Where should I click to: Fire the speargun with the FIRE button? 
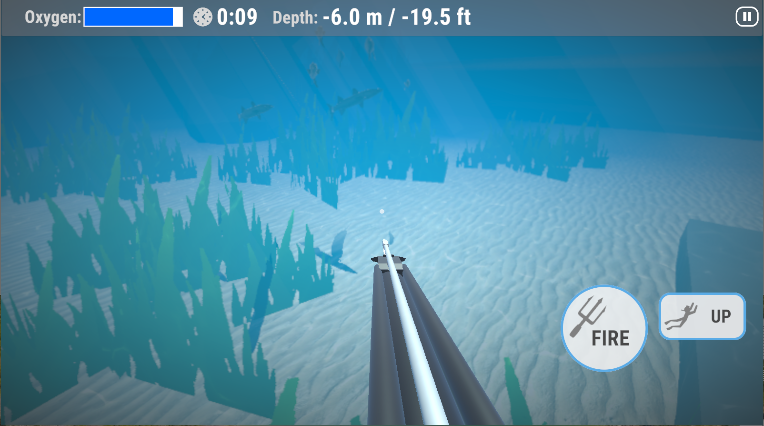tap(603, 328)
